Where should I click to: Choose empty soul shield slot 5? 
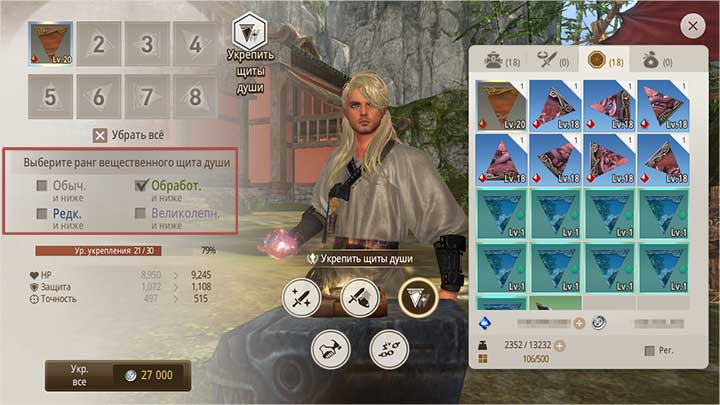[50, 96]
